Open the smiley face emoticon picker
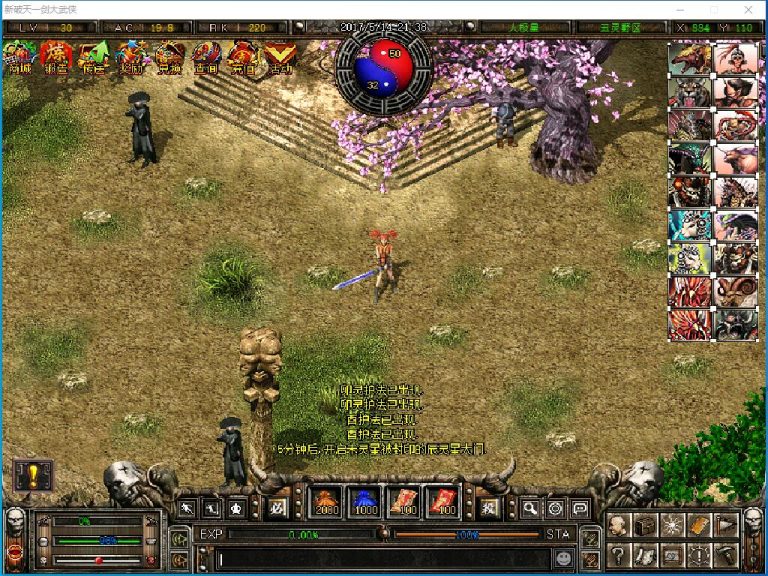This screenshot has height=576, width=768. point(565,558)
